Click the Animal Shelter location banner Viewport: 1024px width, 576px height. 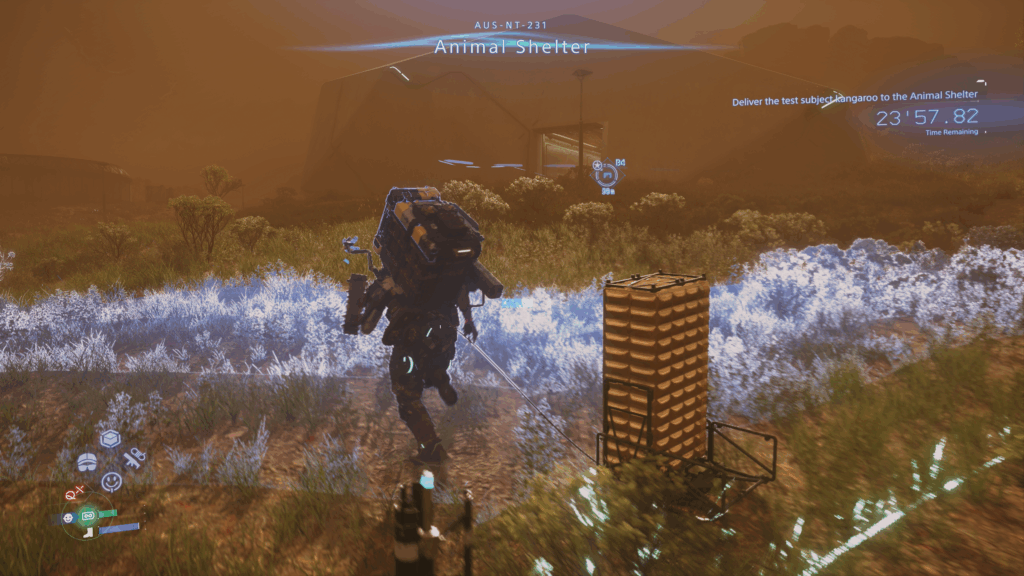point(512,46)
